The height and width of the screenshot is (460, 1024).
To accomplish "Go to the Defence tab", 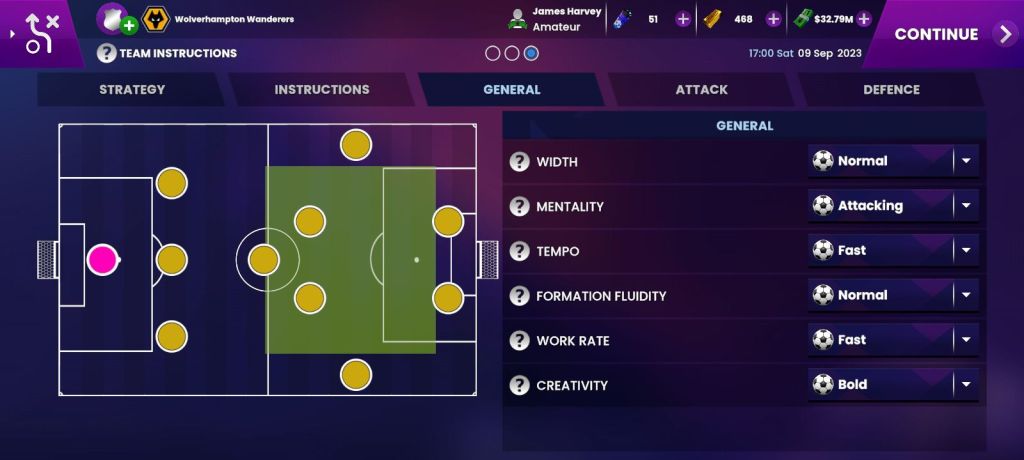I will [891, 90].
